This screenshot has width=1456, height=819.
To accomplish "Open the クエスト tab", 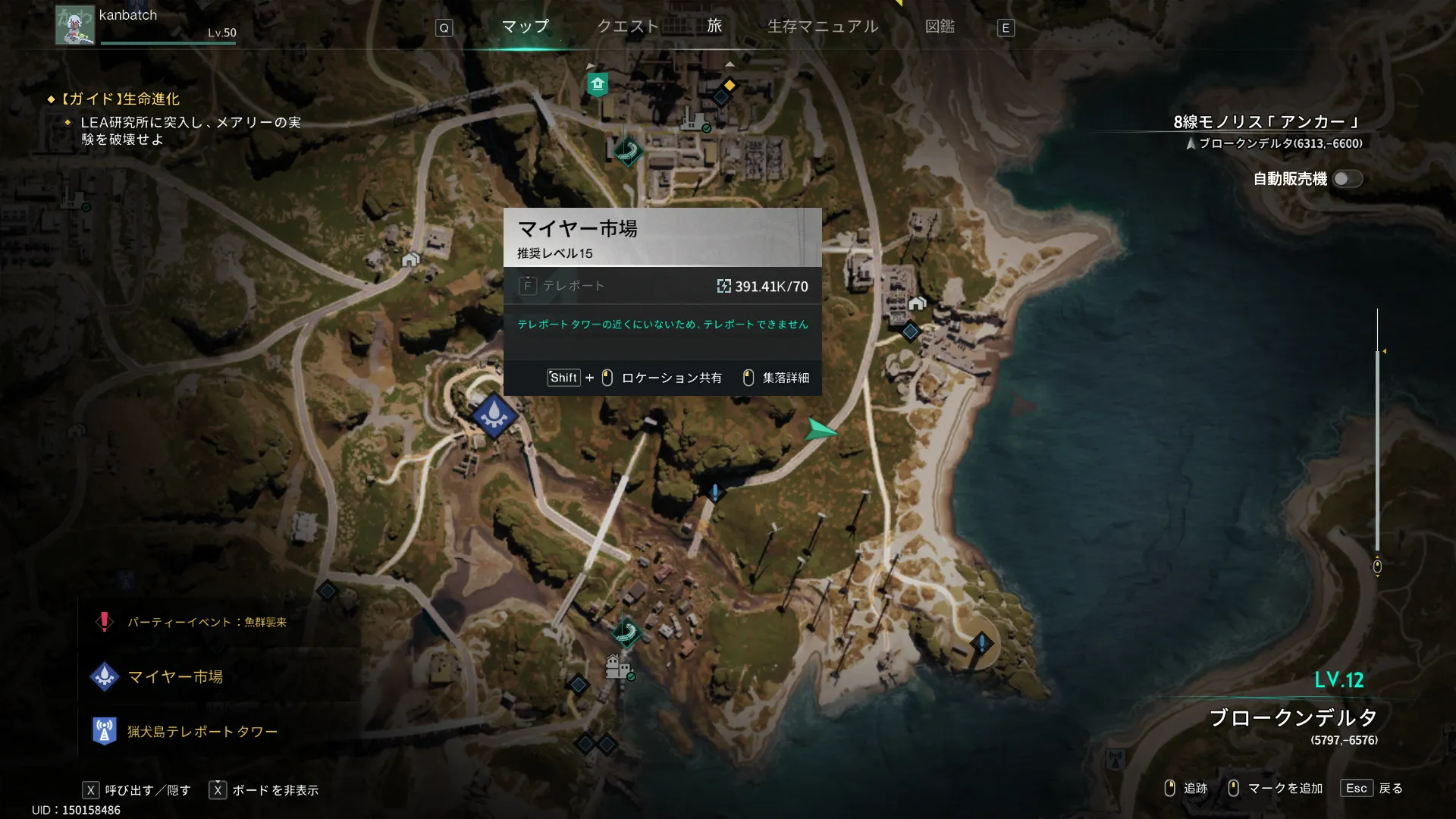I will [628, 27].
